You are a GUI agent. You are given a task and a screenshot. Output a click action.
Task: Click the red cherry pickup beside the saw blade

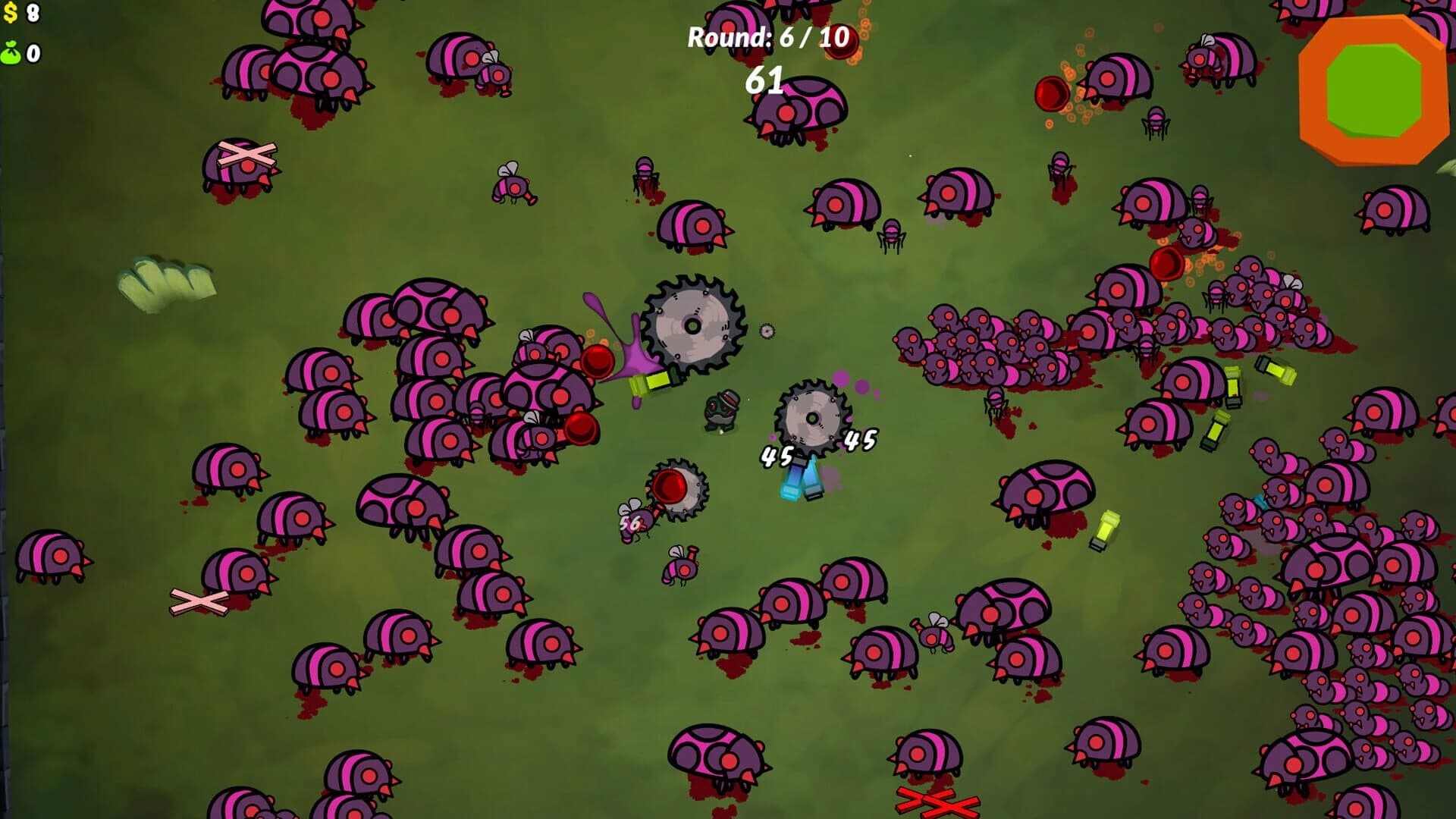(600, 360)
